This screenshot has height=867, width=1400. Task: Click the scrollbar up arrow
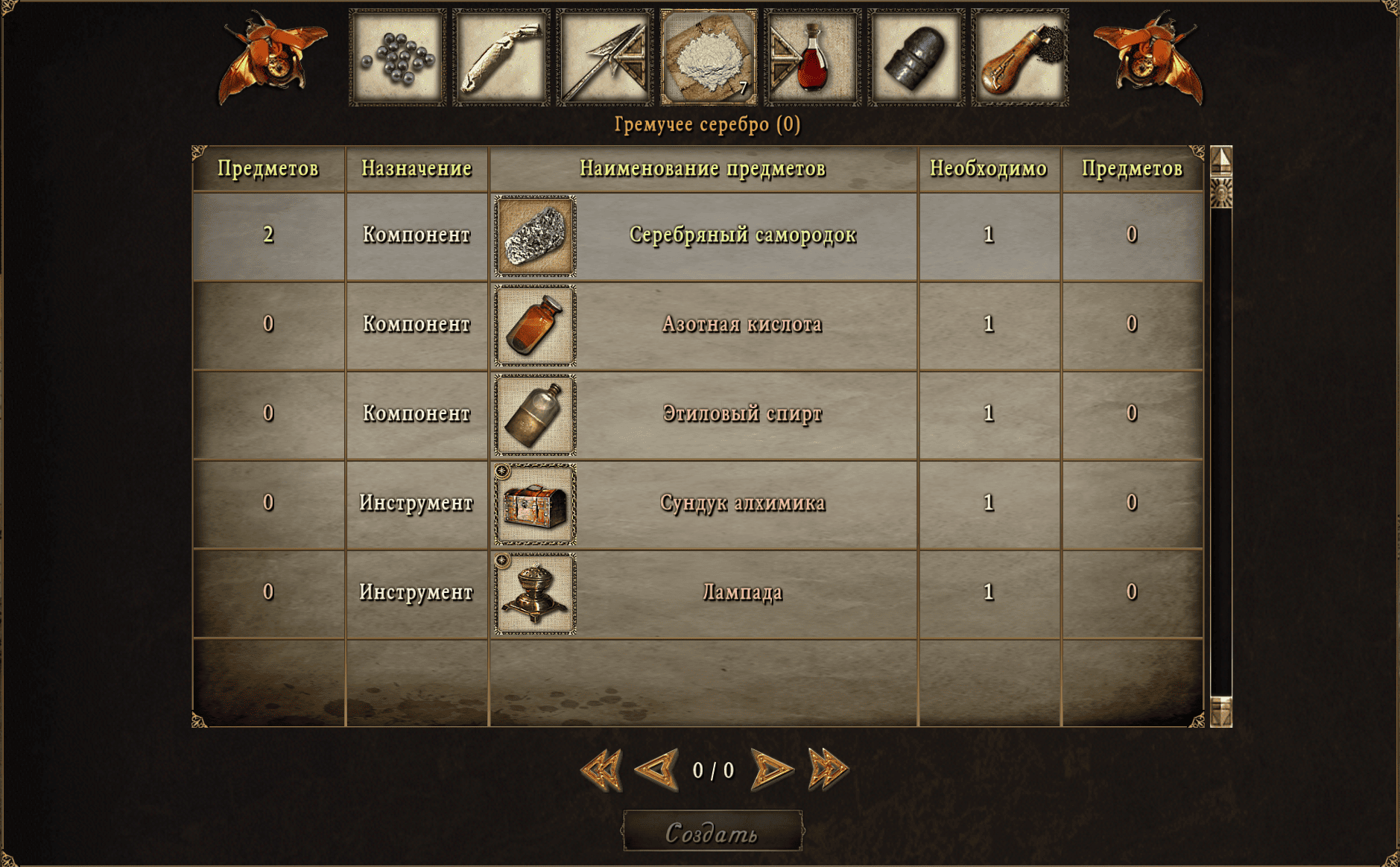pyautogui.click(x=1220, y=160)
